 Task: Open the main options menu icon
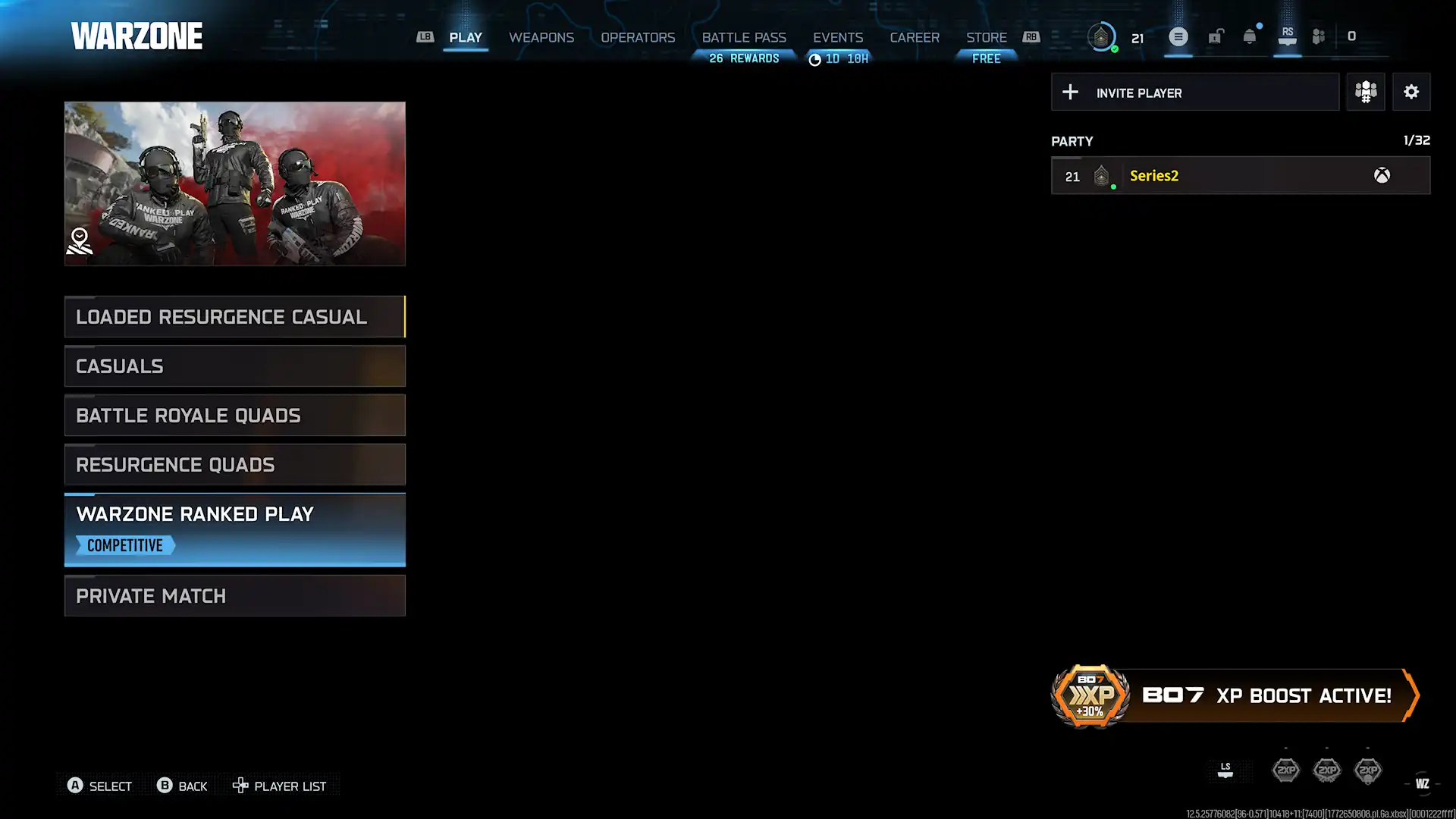tap(1178, 36)
